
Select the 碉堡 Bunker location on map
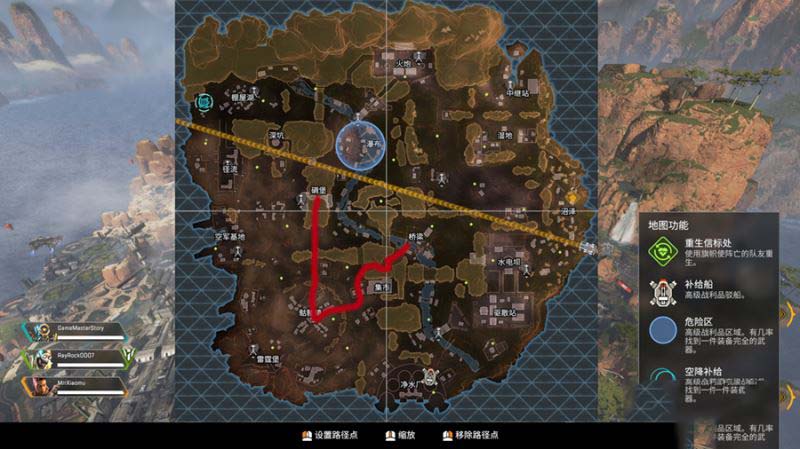pos(318,187)
